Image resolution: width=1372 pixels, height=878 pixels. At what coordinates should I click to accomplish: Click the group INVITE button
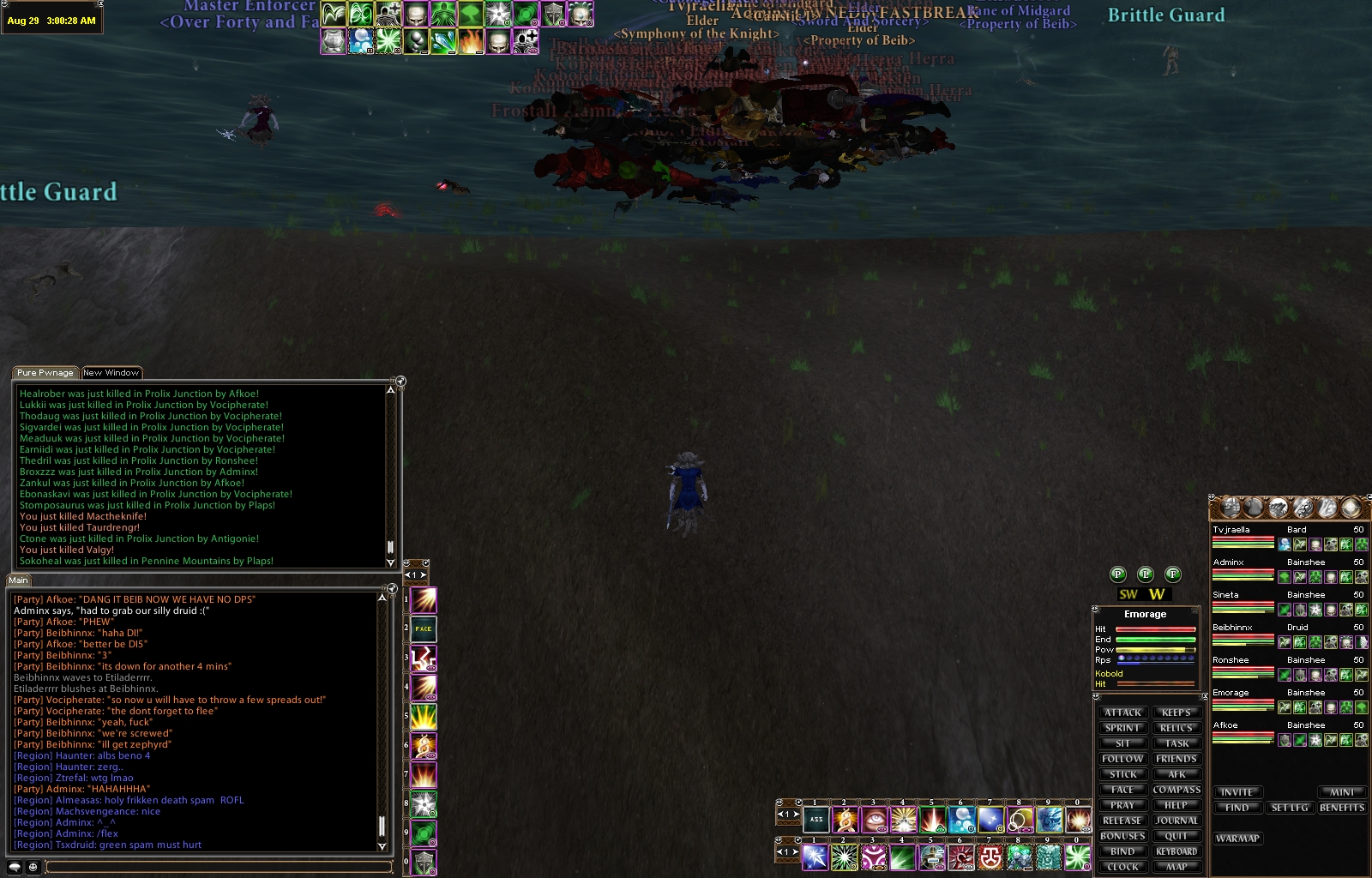pos(1237,792)
